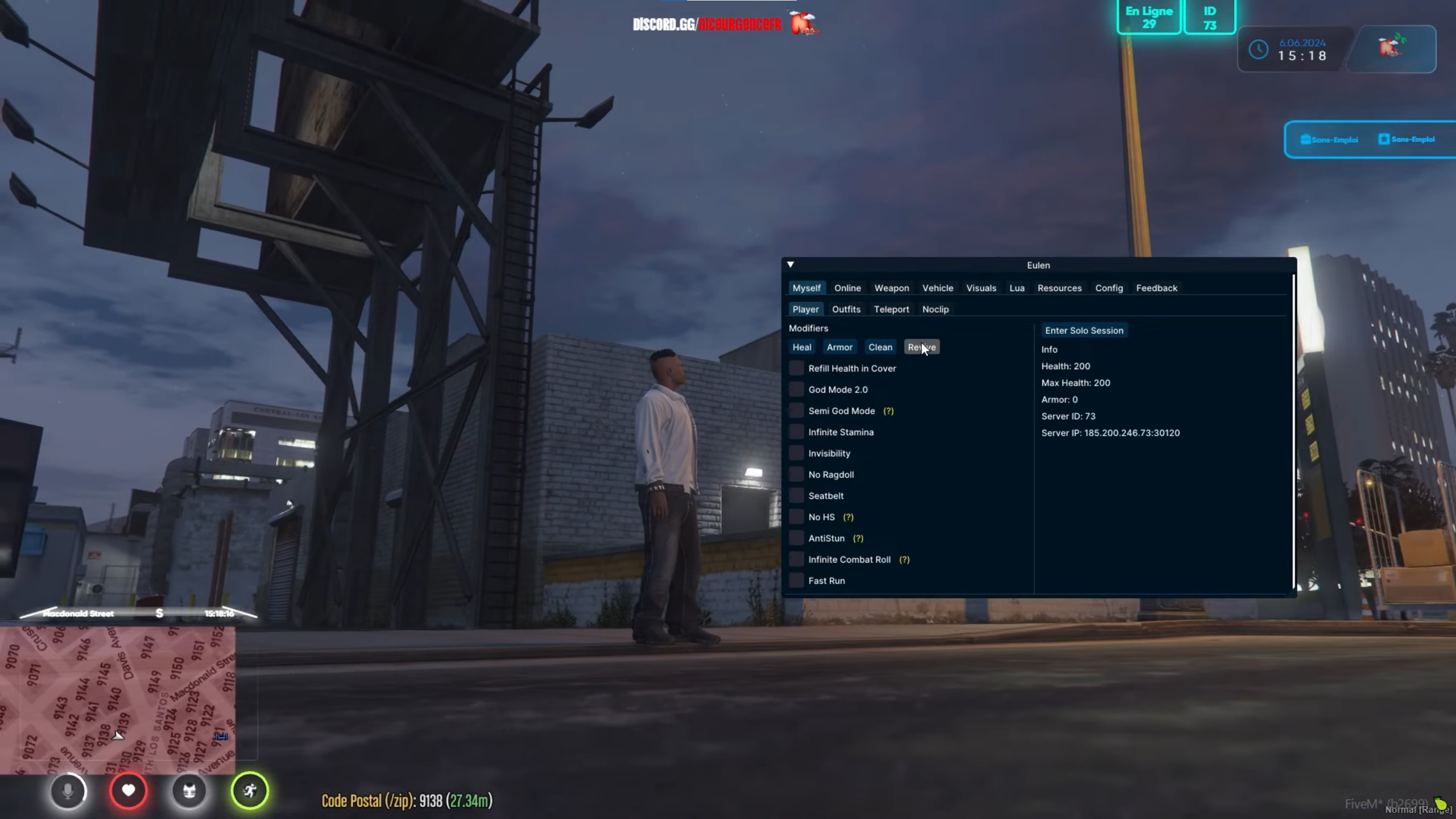
Task: Click the Heal modifier button
Action: click(801, 347)
